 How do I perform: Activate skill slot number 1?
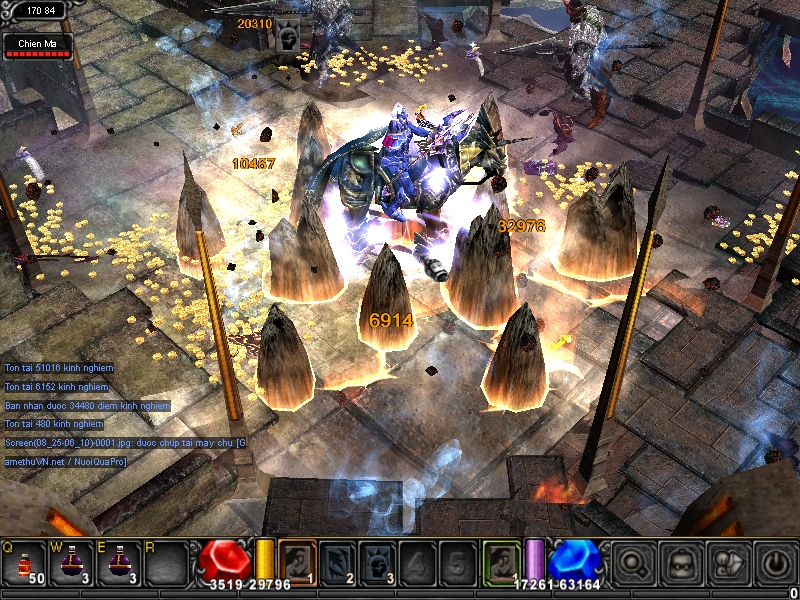296,562
